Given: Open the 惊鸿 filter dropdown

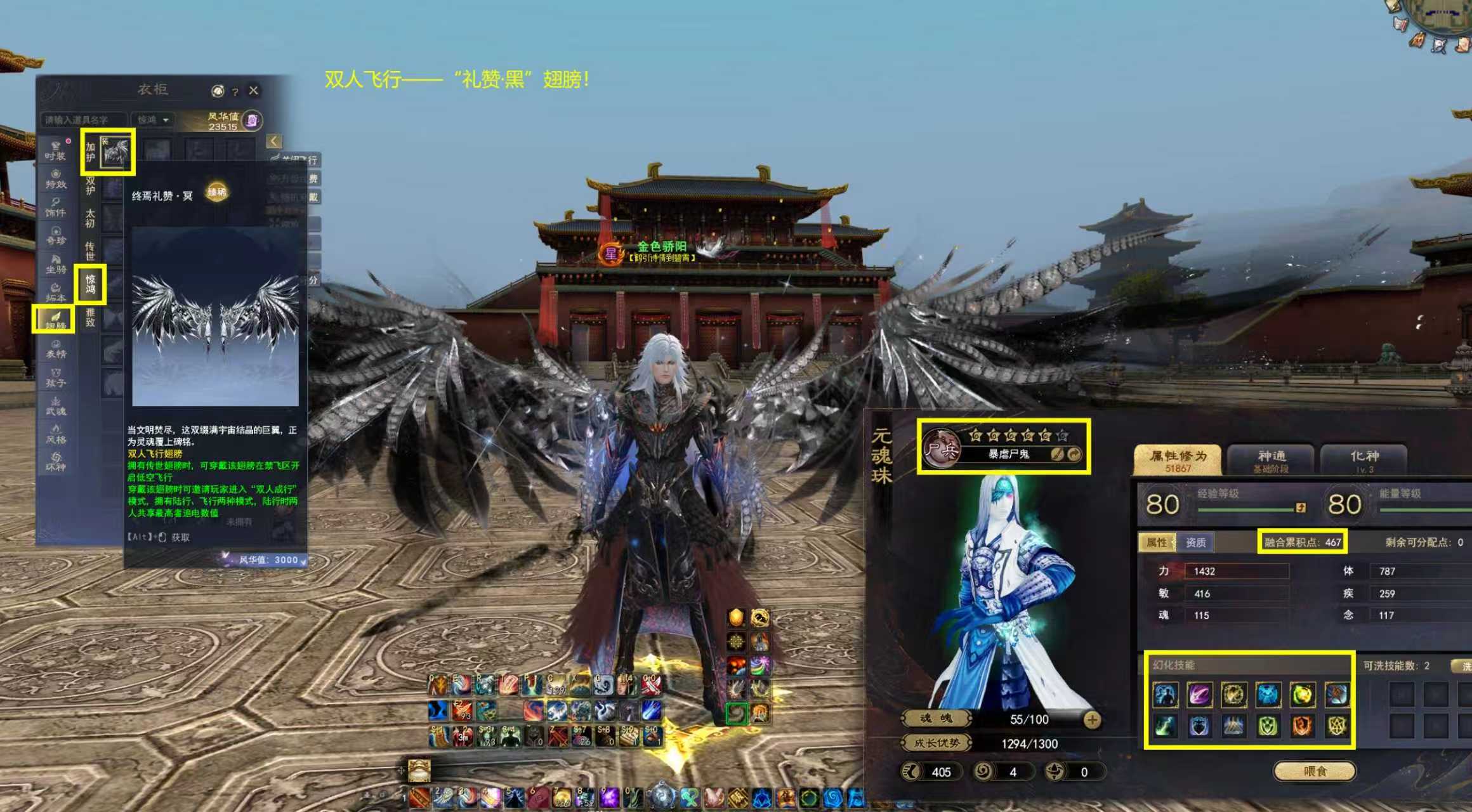Looking at the screenshot, I should (x=154, y=120).
